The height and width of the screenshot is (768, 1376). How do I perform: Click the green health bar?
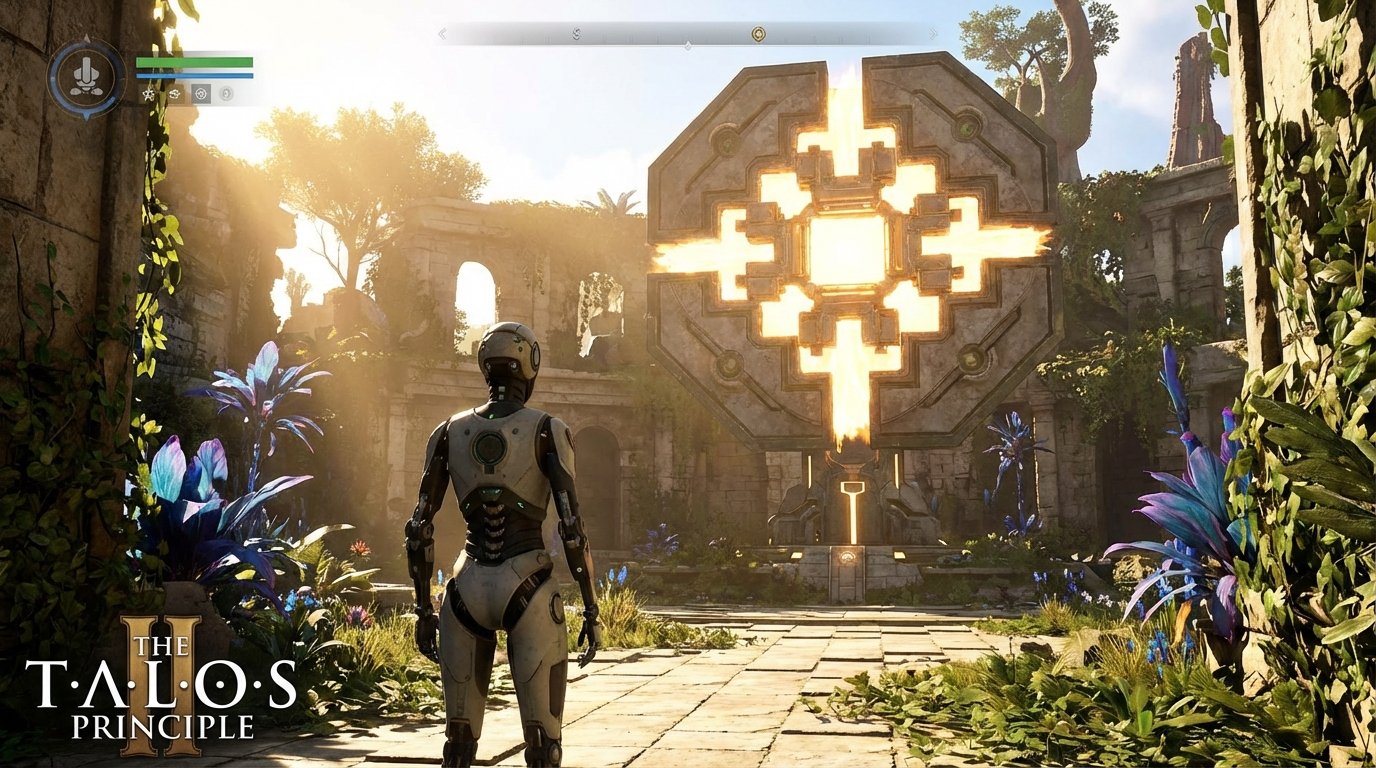(x=194, y=63)
